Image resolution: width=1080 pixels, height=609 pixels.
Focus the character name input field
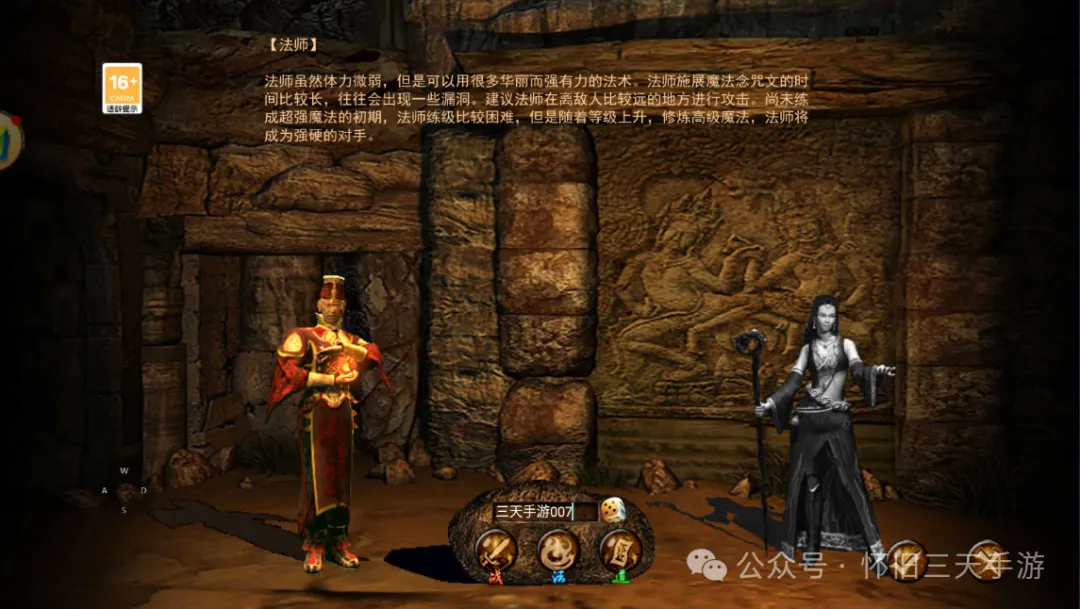(x=543, y=512)
